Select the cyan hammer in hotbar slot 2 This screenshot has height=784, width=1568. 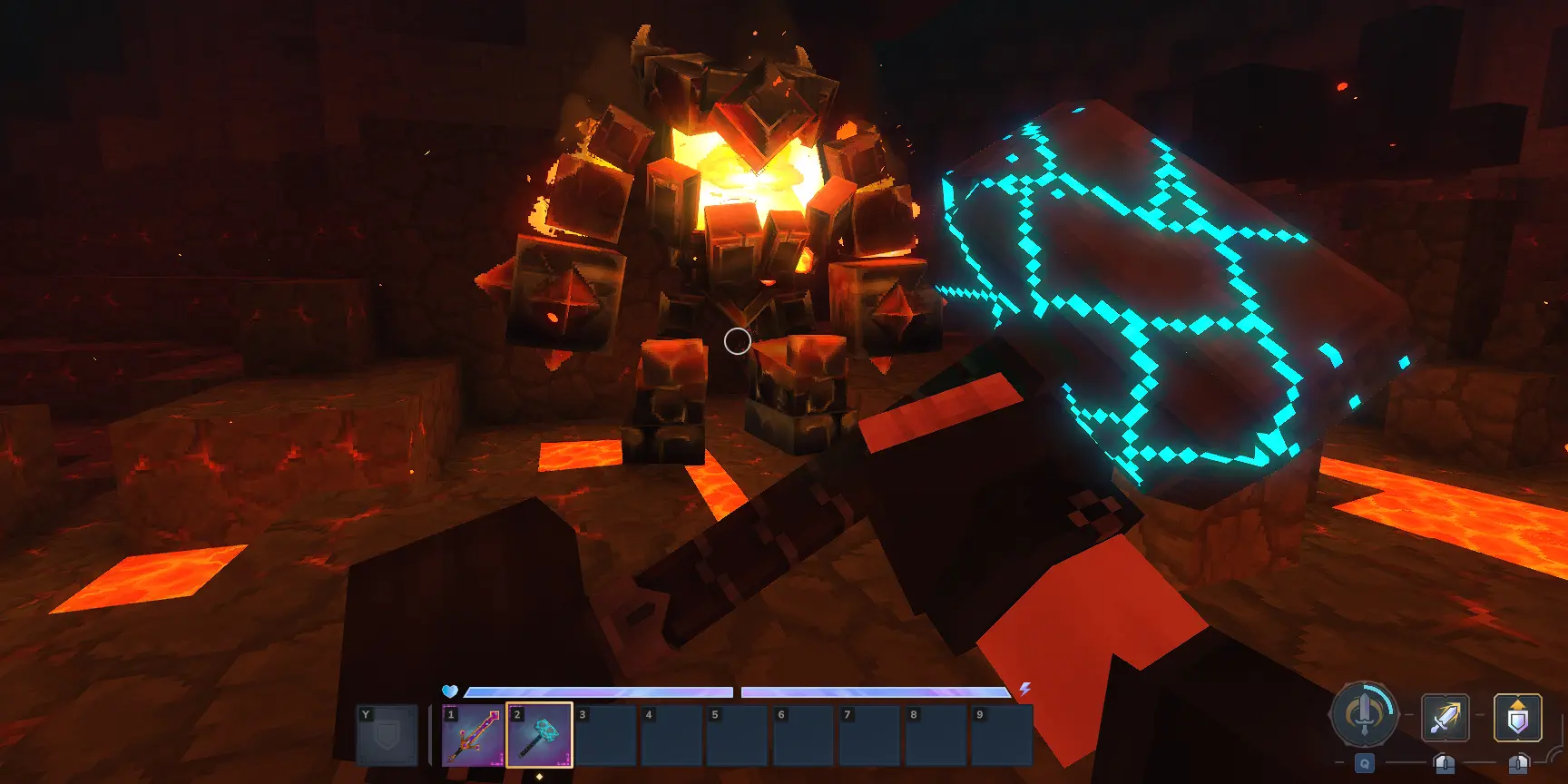539,735
